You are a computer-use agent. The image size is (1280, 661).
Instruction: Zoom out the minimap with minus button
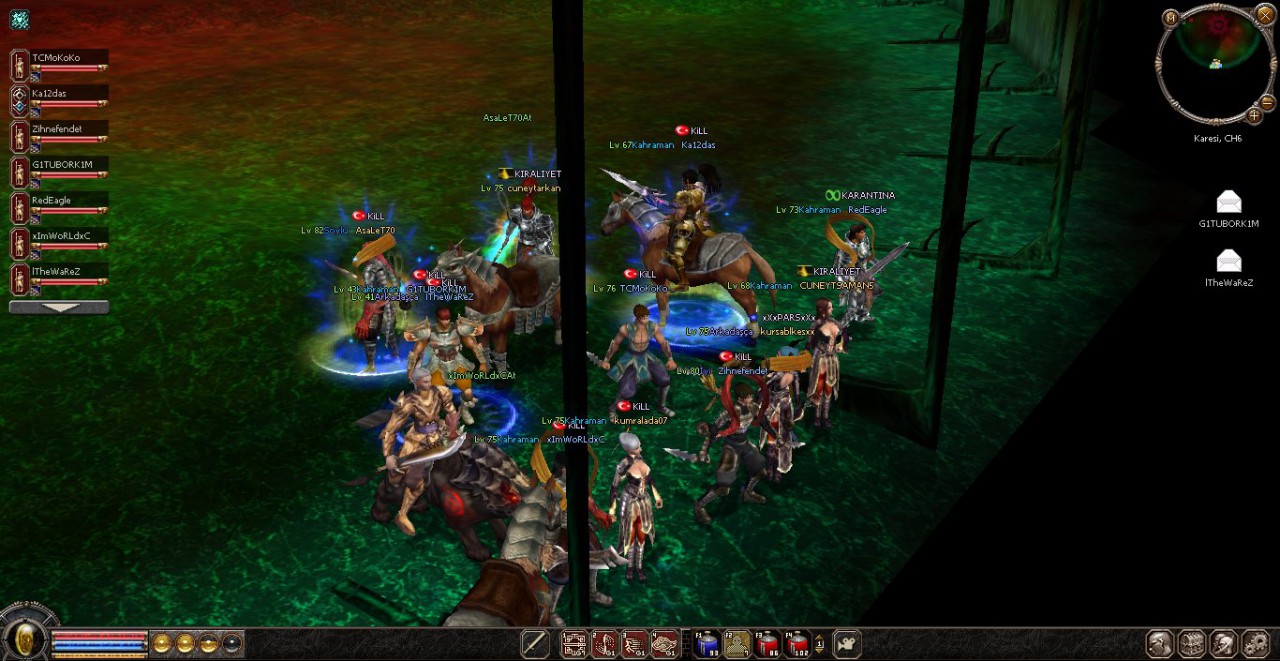(x=1267, y=102)
